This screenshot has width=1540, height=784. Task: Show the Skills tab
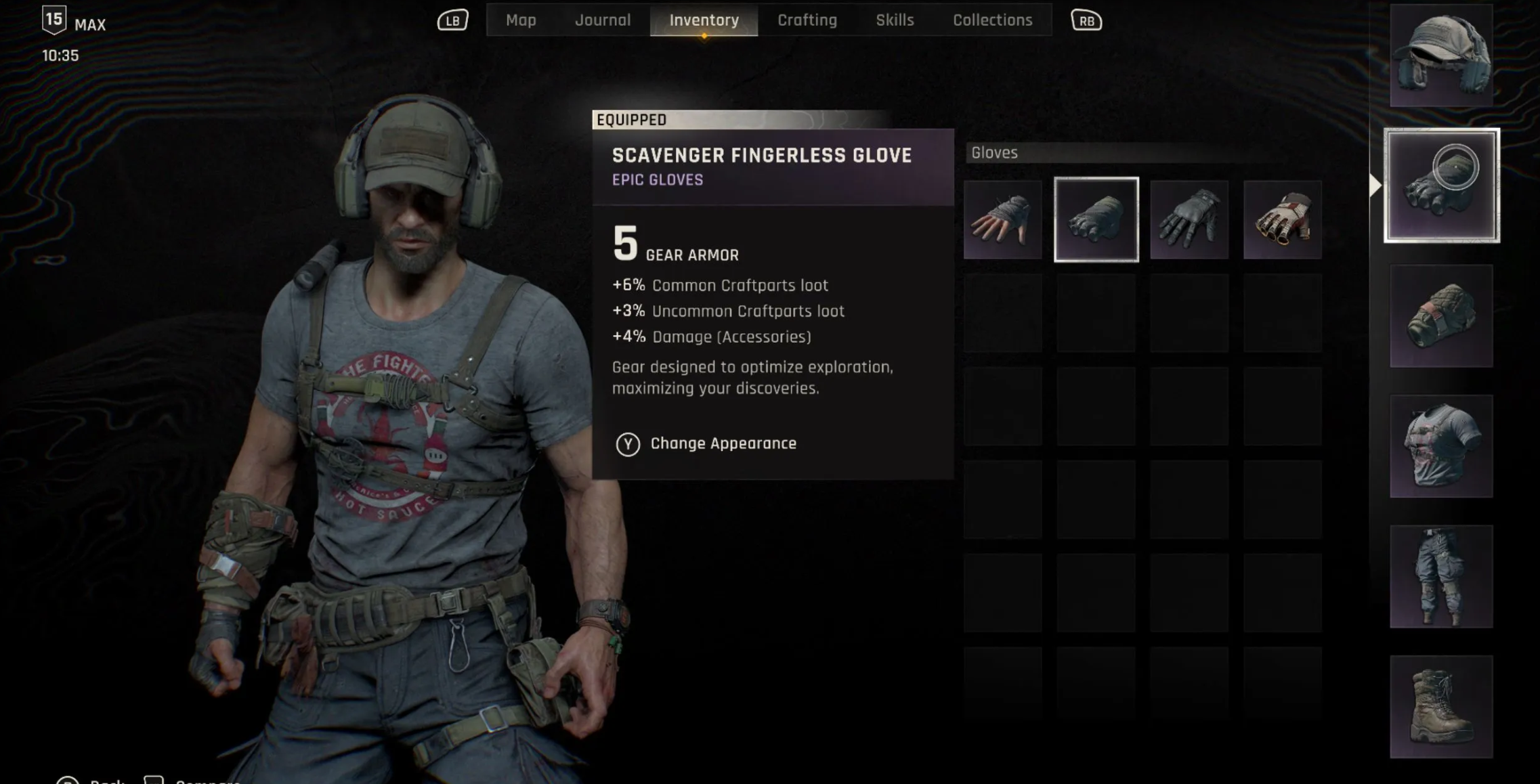tap(895, 20)
